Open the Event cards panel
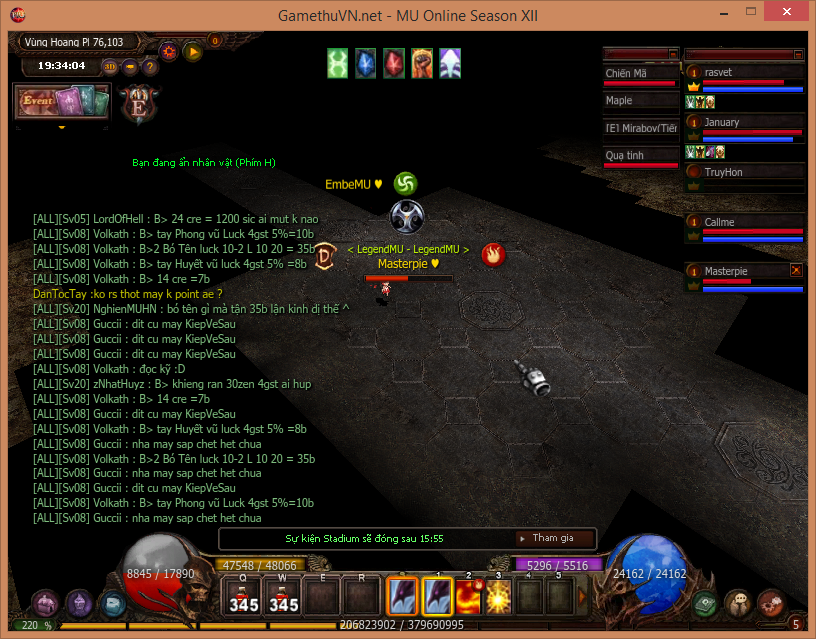 pos(60,102)
